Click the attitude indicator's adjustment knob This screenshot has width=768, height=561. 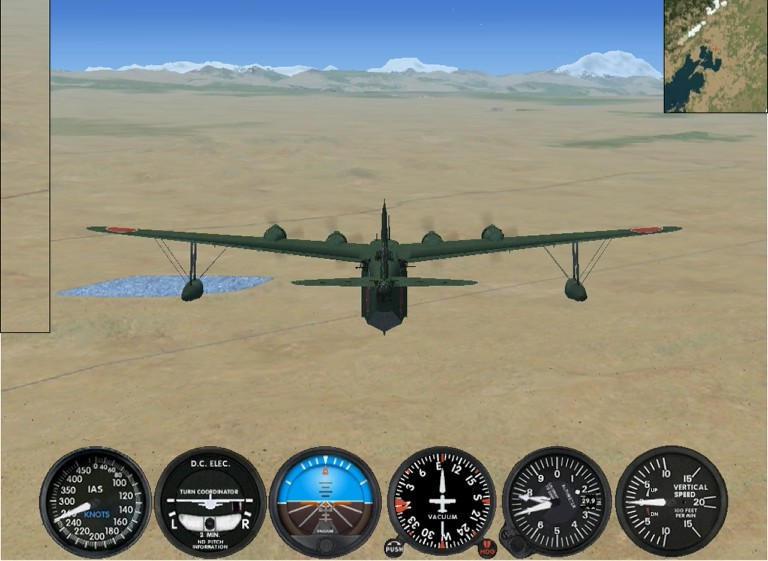click(325, 546)
